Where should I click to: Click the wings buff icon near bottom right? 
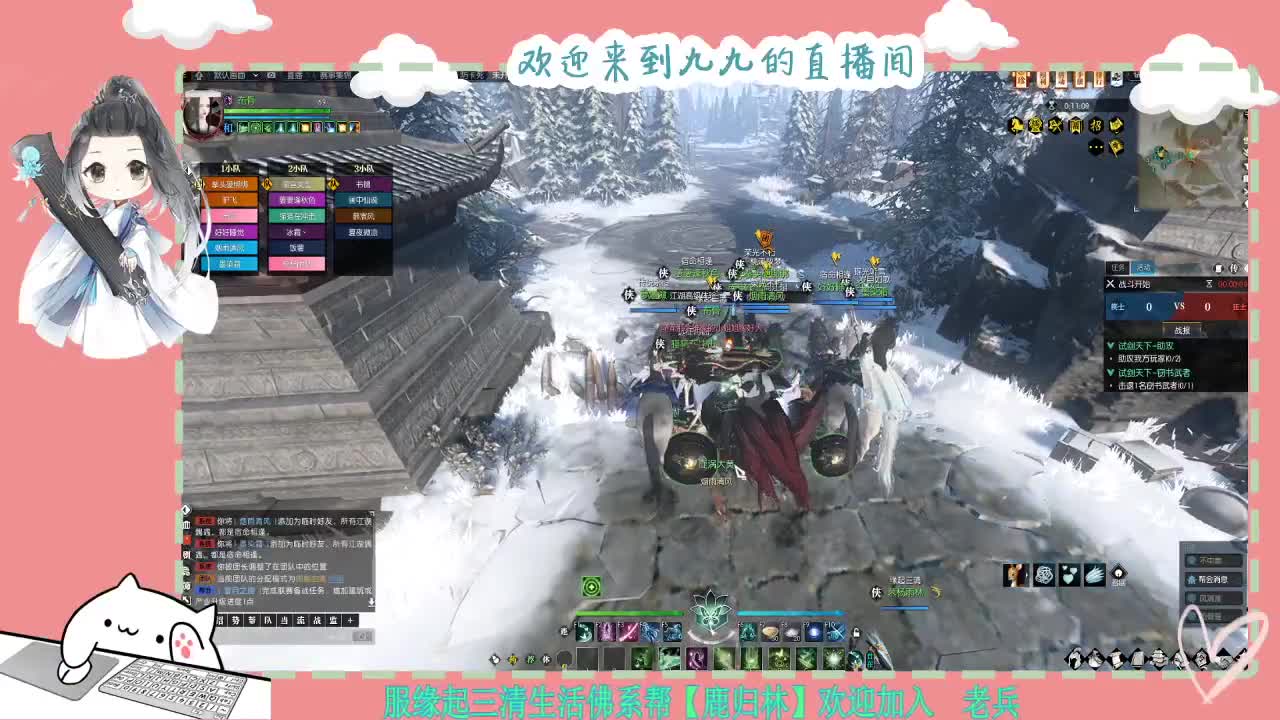[x=1094, y=575]
